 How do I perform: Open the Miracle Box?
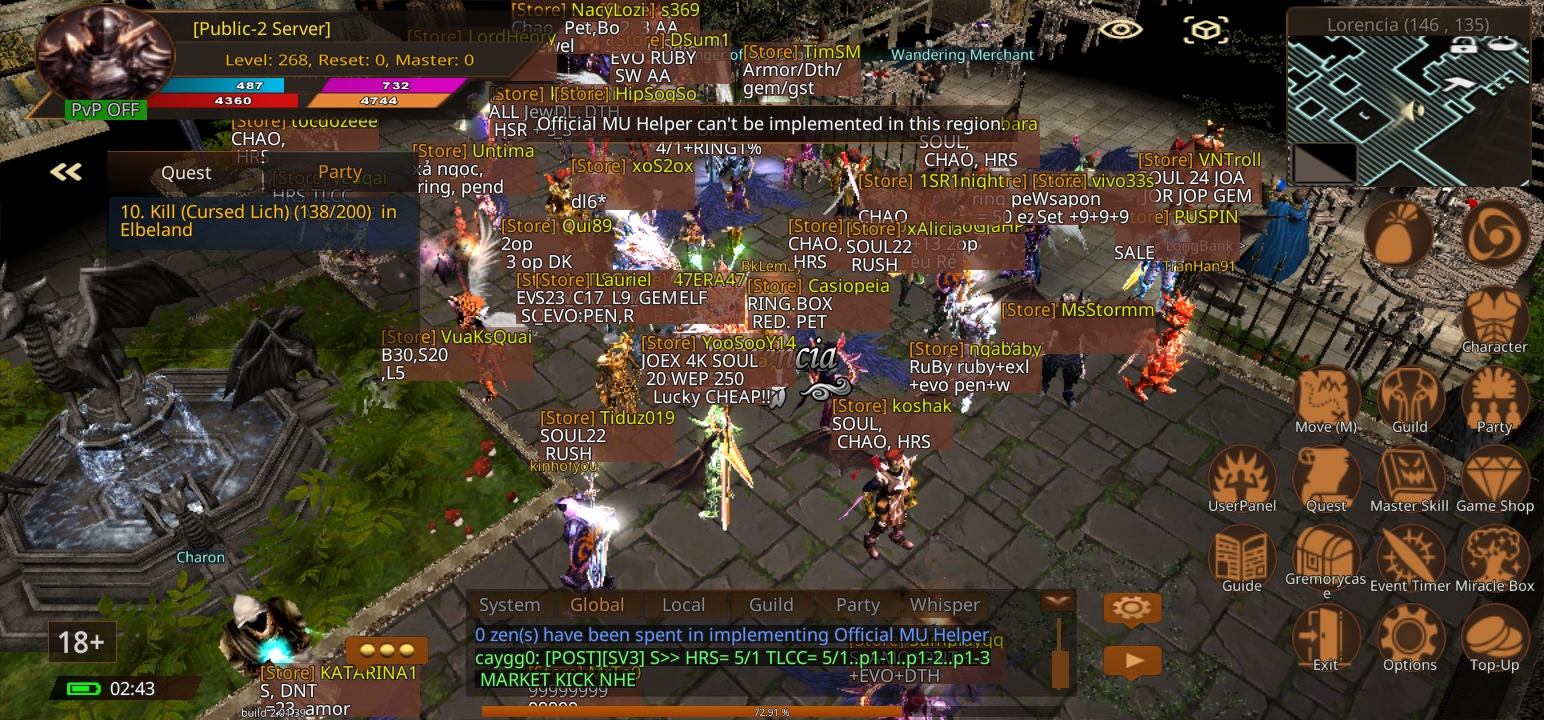click(1494, 556)
